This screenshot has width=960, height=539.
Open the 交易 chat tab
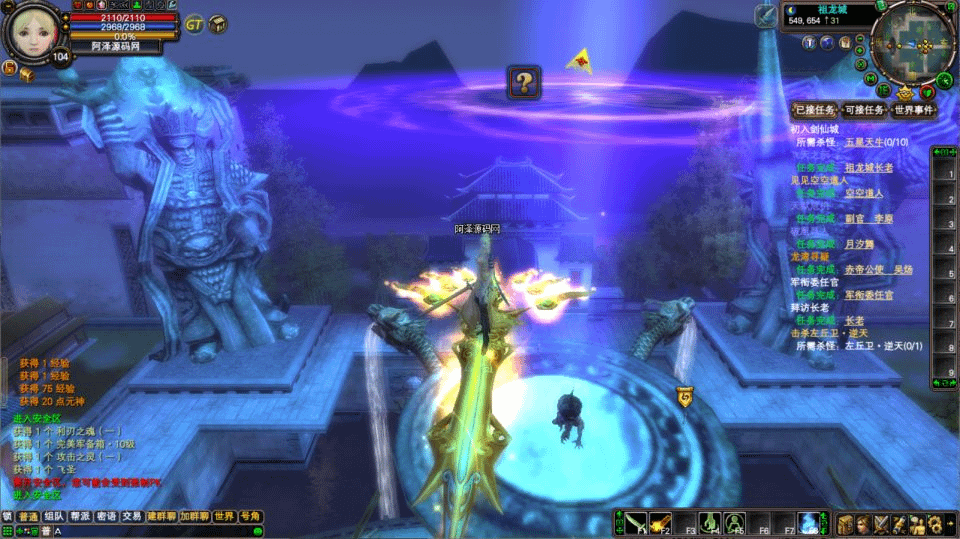(x=132, y=517)
